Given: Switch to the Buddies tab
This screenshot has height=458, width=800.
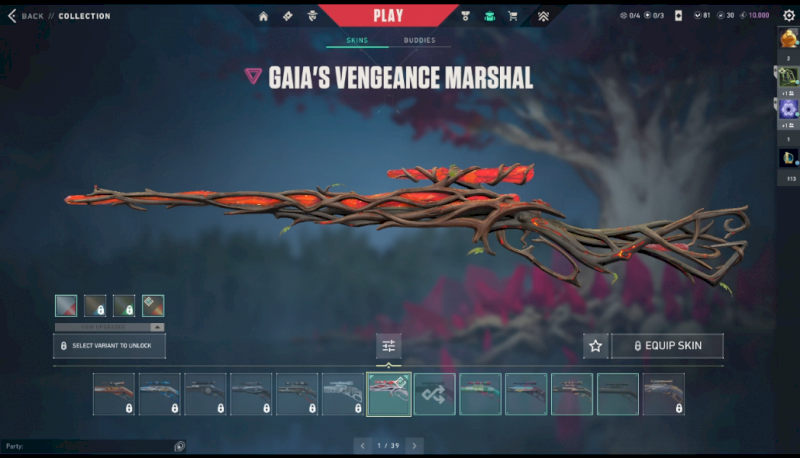Looking at the screenshot, I should click(x=419, y=41).
